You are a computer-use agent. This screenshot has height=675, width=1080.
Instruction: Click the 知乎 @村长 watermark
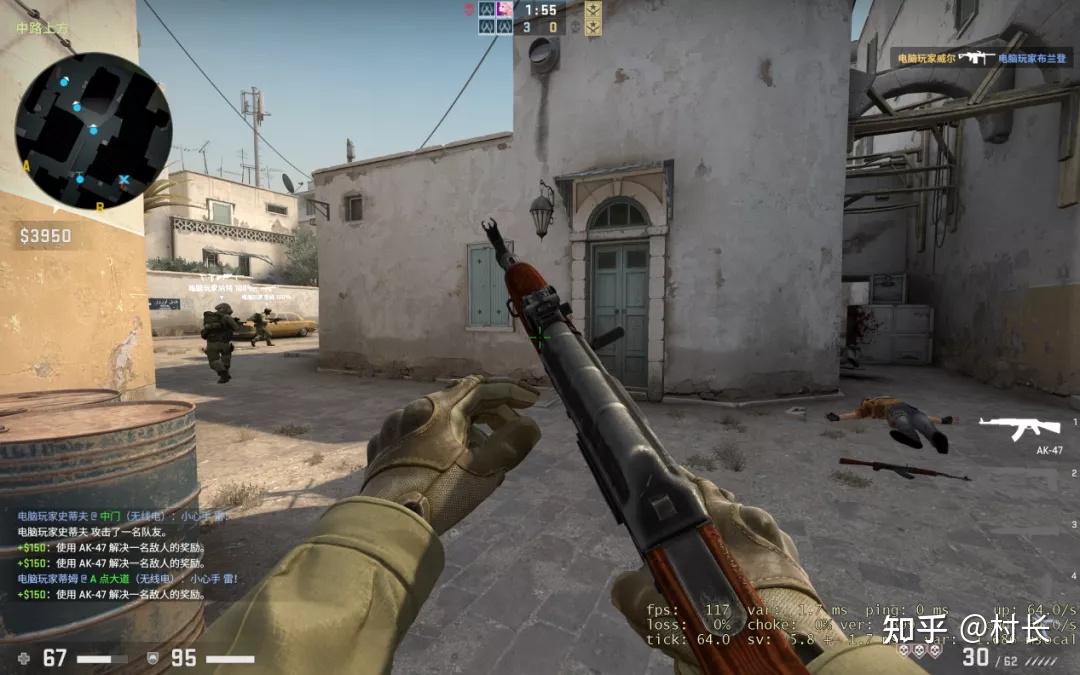[x=966, y=628]
